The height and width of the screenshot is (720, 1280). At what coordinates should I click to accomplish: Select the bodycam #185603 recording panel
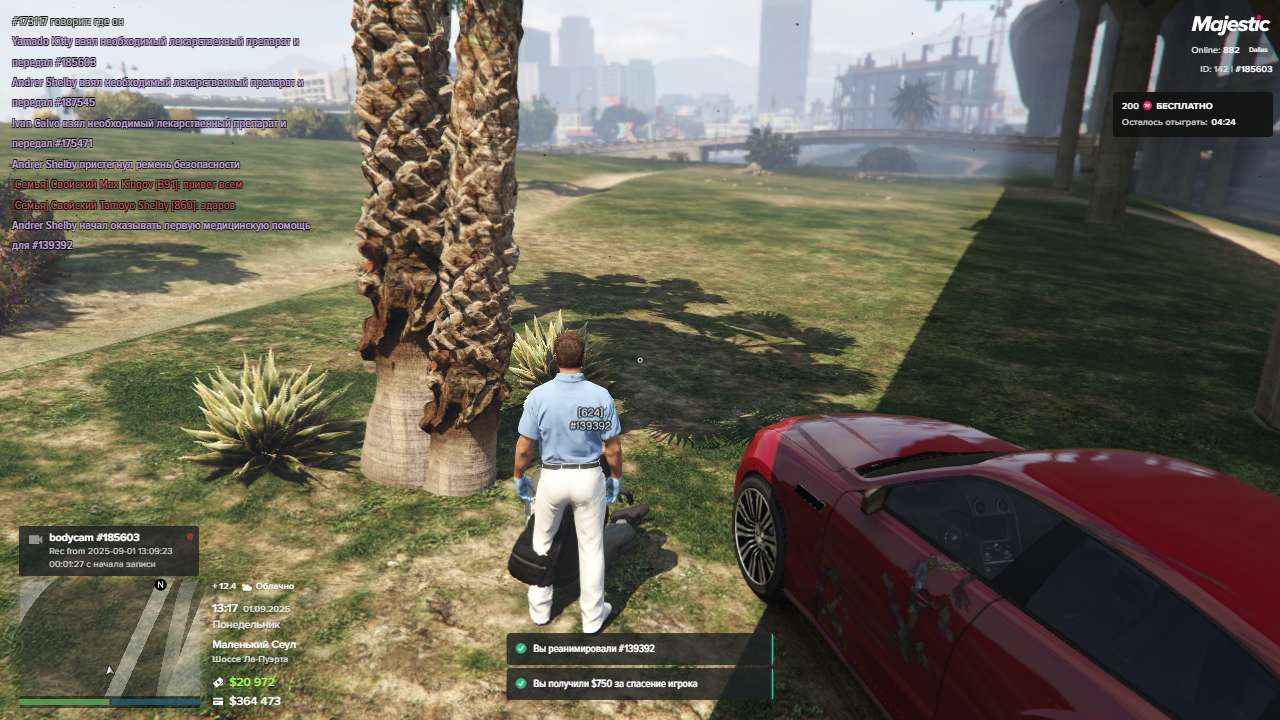point(108,550)
